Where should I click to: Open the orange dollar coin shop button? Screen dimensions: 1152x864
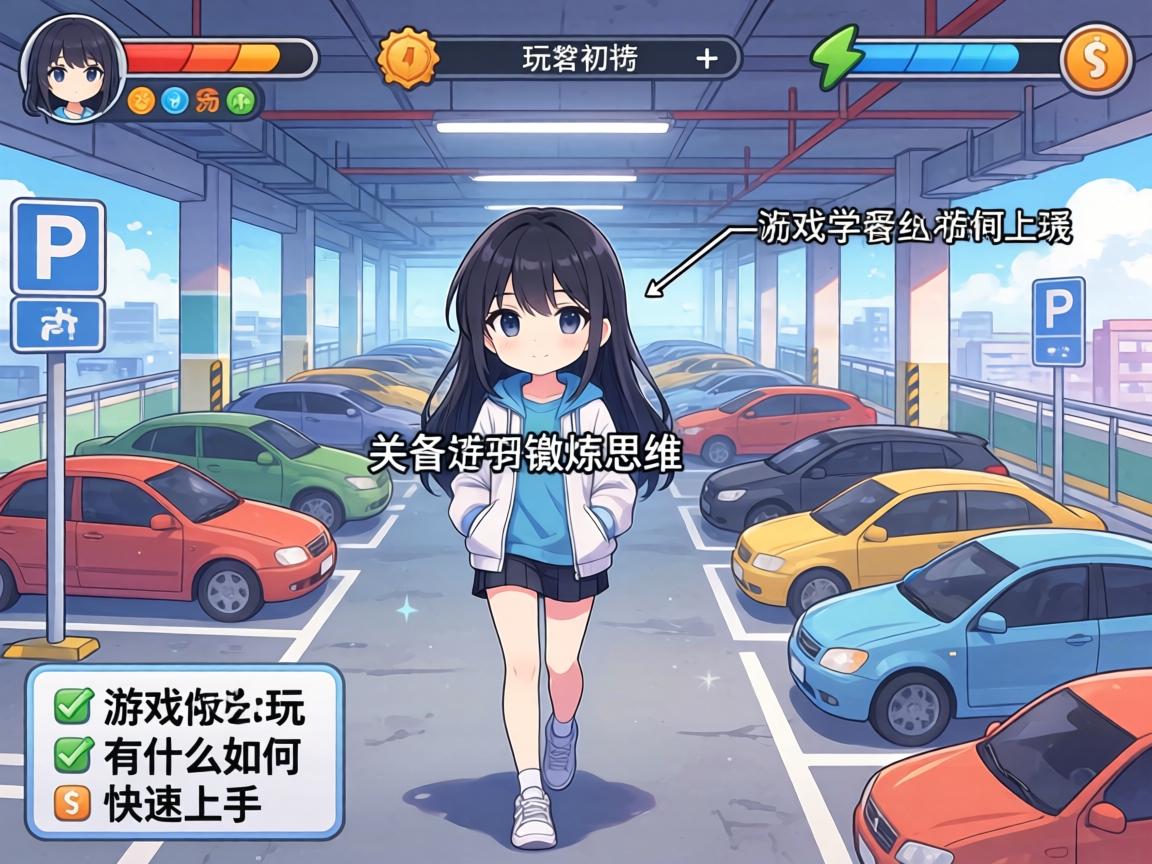point(1096,59)
